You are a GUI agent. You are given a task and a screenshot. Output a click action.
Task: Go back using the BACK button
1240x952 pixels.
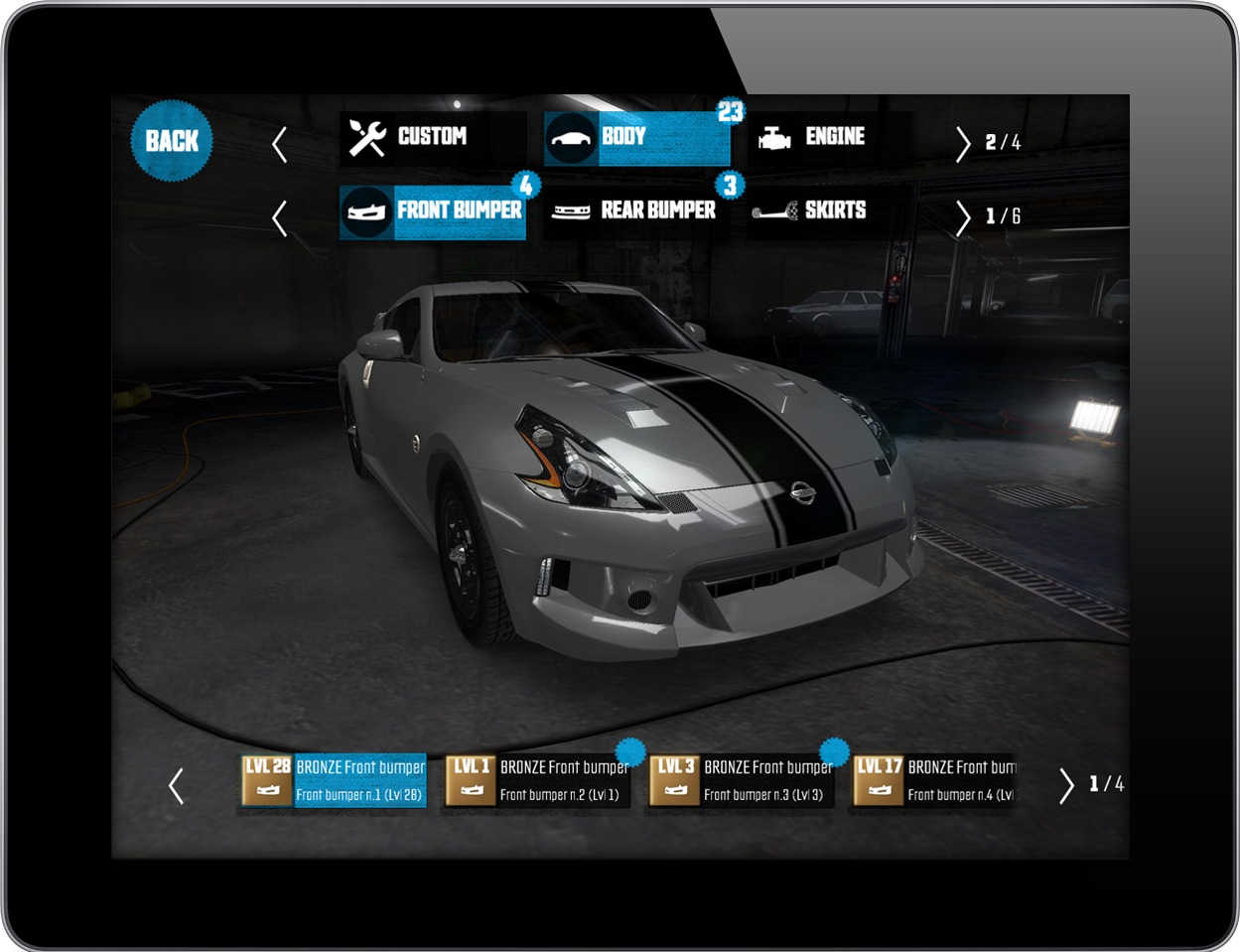pos(172,141)
